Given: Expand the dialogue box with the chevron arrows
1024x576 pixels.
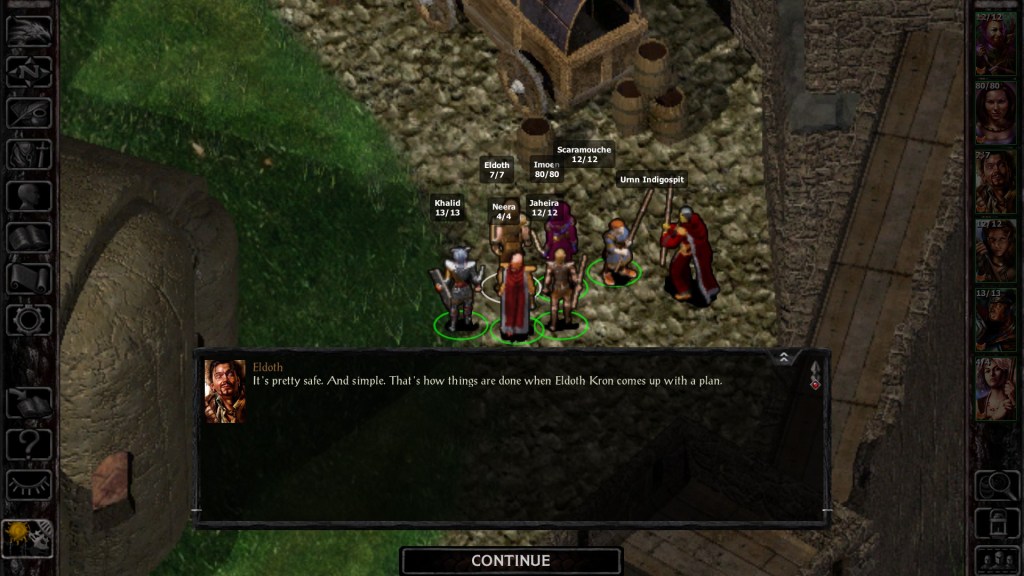Looking at the screenshot, I should (x=783, y=357).
